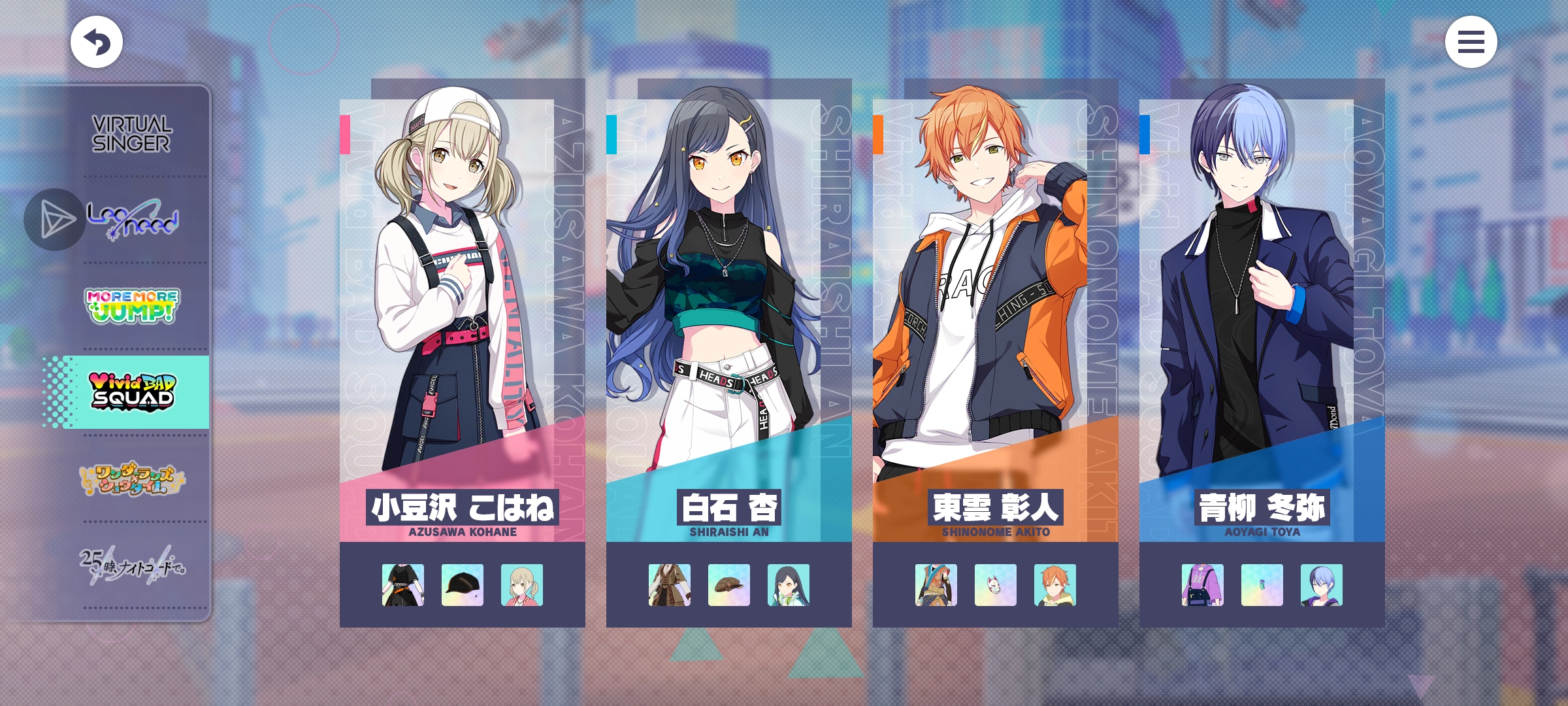Pick Shinonome Akito's character card
The image size is (1568, 706).
[x=995, y=314]
